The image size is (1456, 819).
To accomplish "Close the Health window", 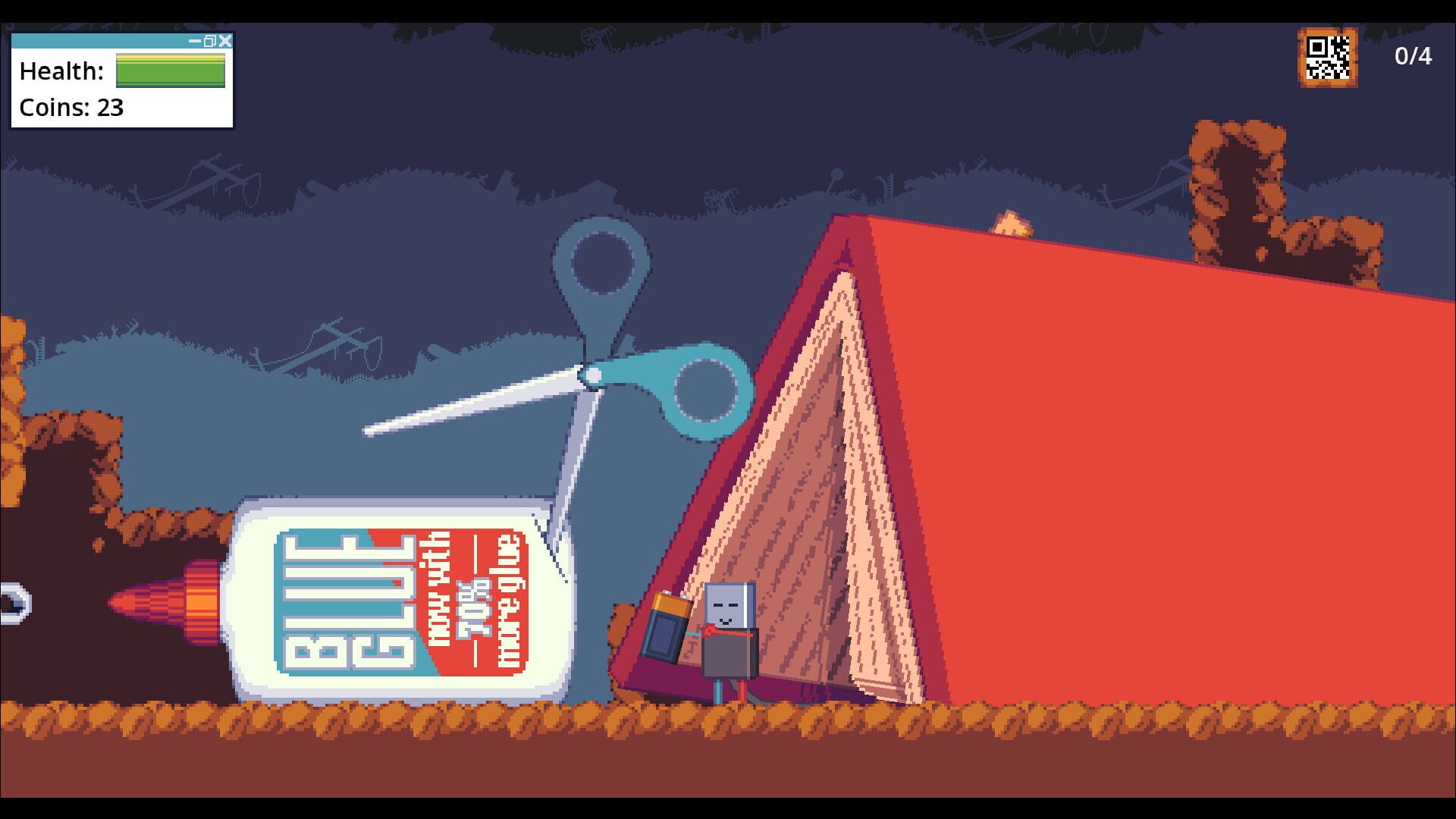I will (x=224, y=42).
